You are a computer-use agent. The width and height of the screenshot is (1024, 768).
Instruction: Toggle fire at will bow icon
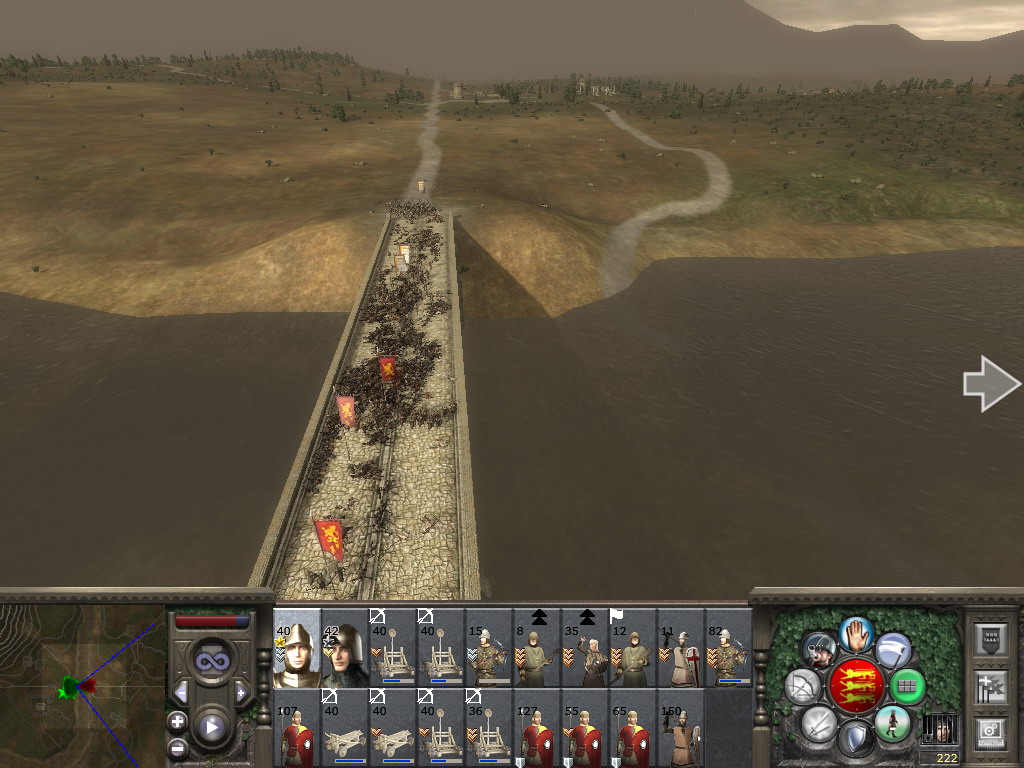click(x=803, y=686)
